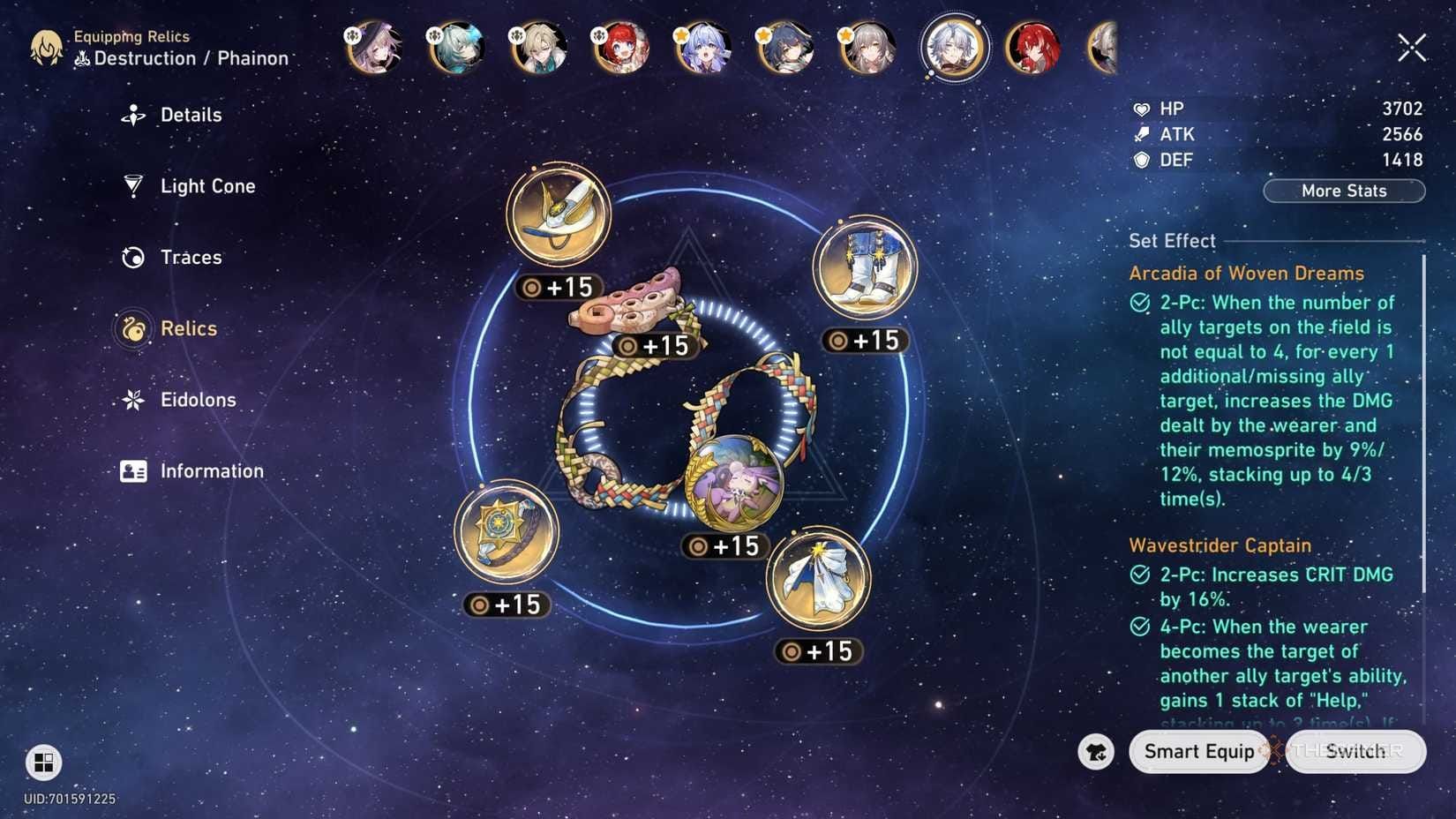Click the ATK sword icon
The height and width of the screenshot is (819, 1456).
(x=1141, y=133)
